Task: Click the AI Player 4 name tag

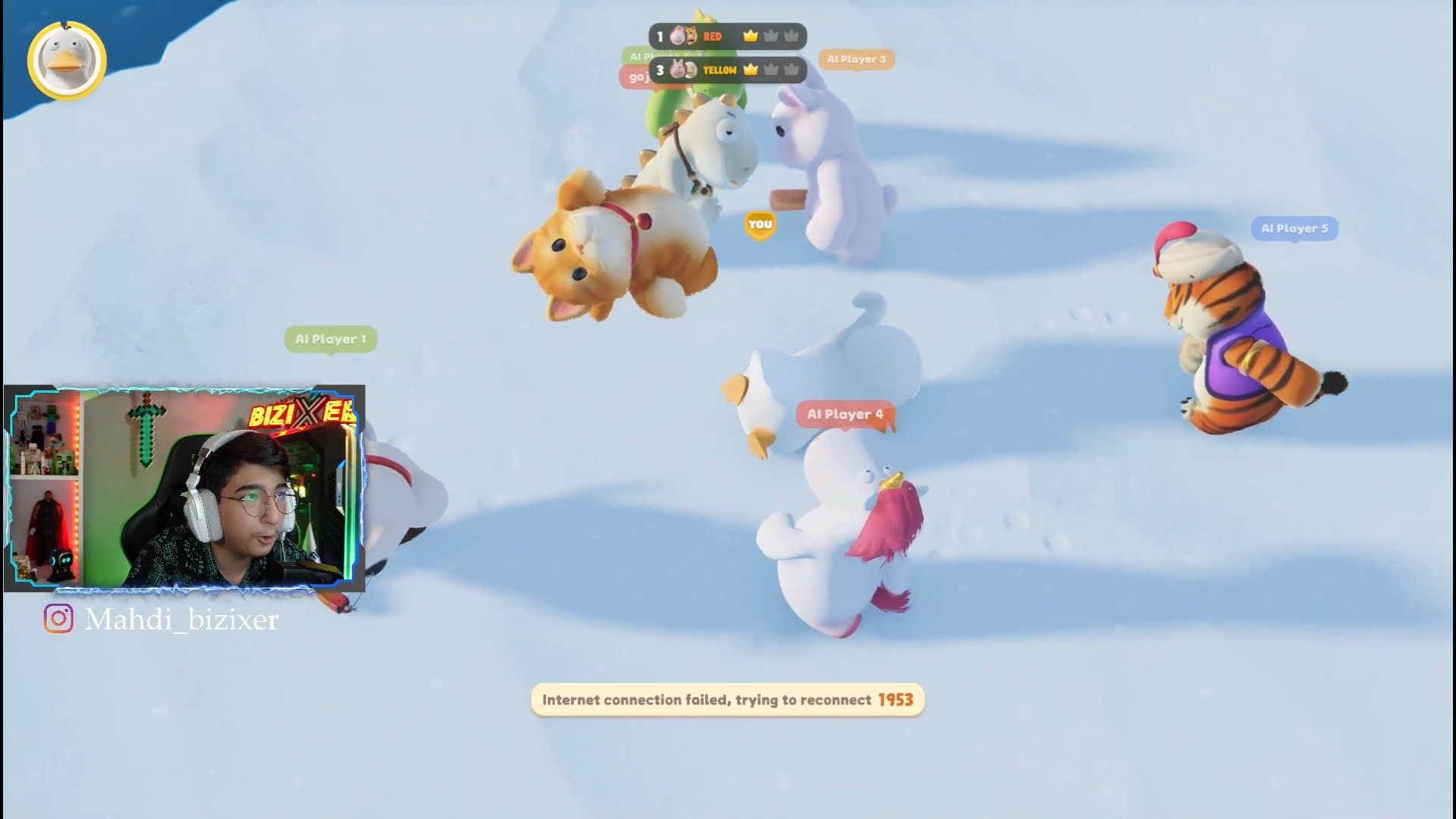Action: point(844,414)
